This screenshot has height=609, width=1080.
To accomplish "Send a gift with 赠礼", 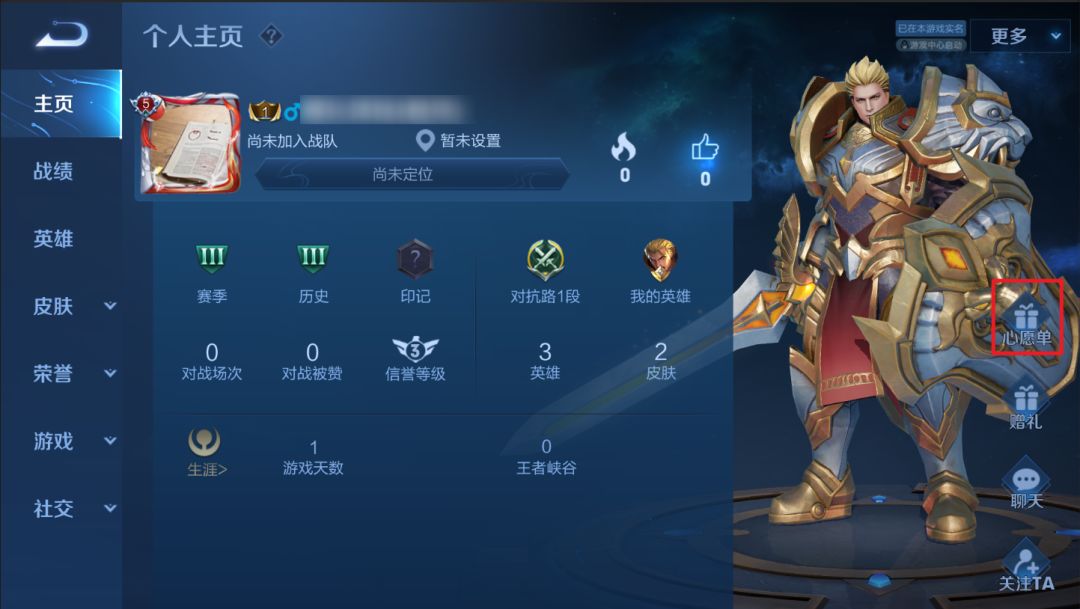I will click(x=1026, y=404).
